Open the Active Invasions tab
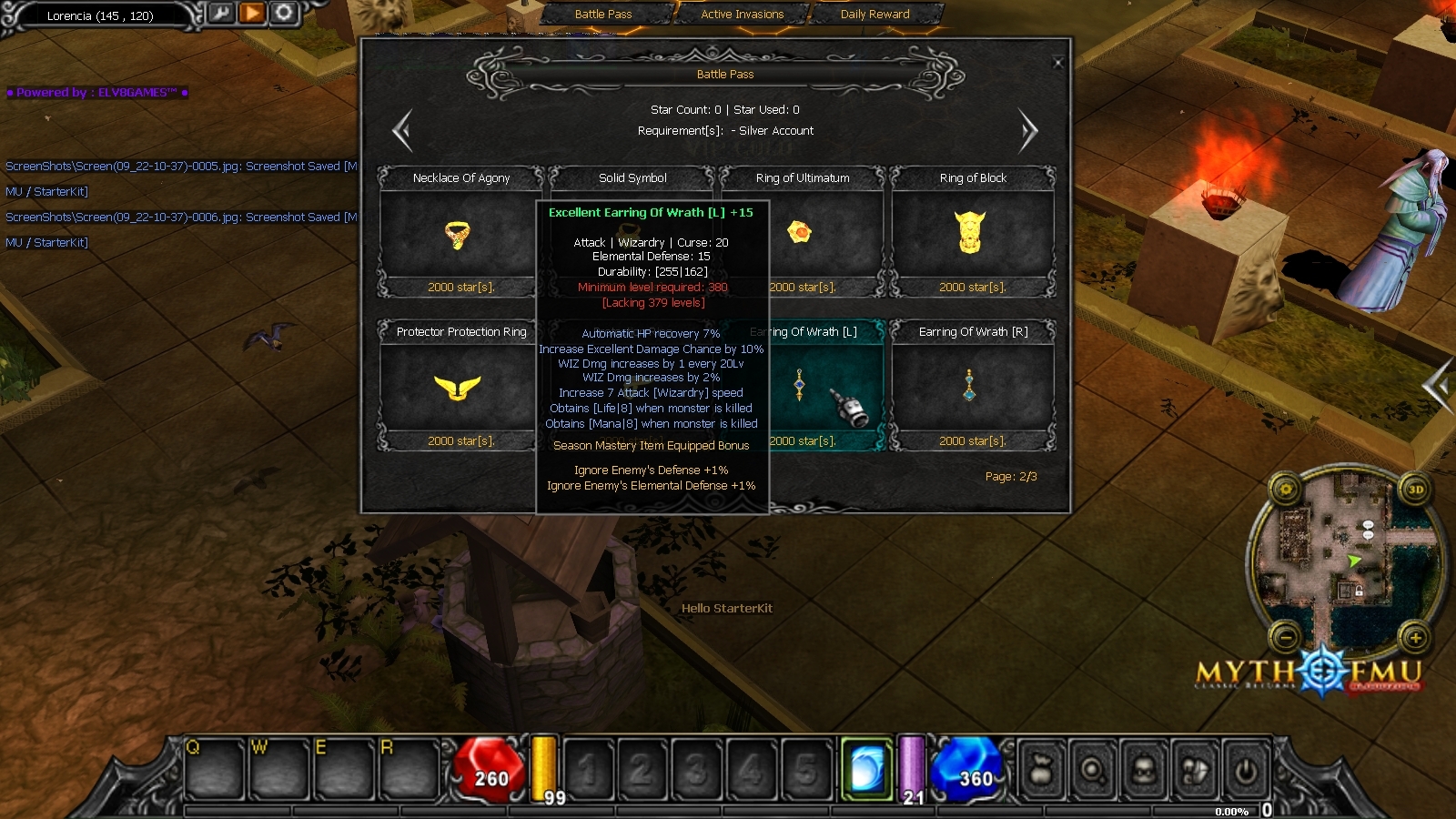 [x=742, y=14]
